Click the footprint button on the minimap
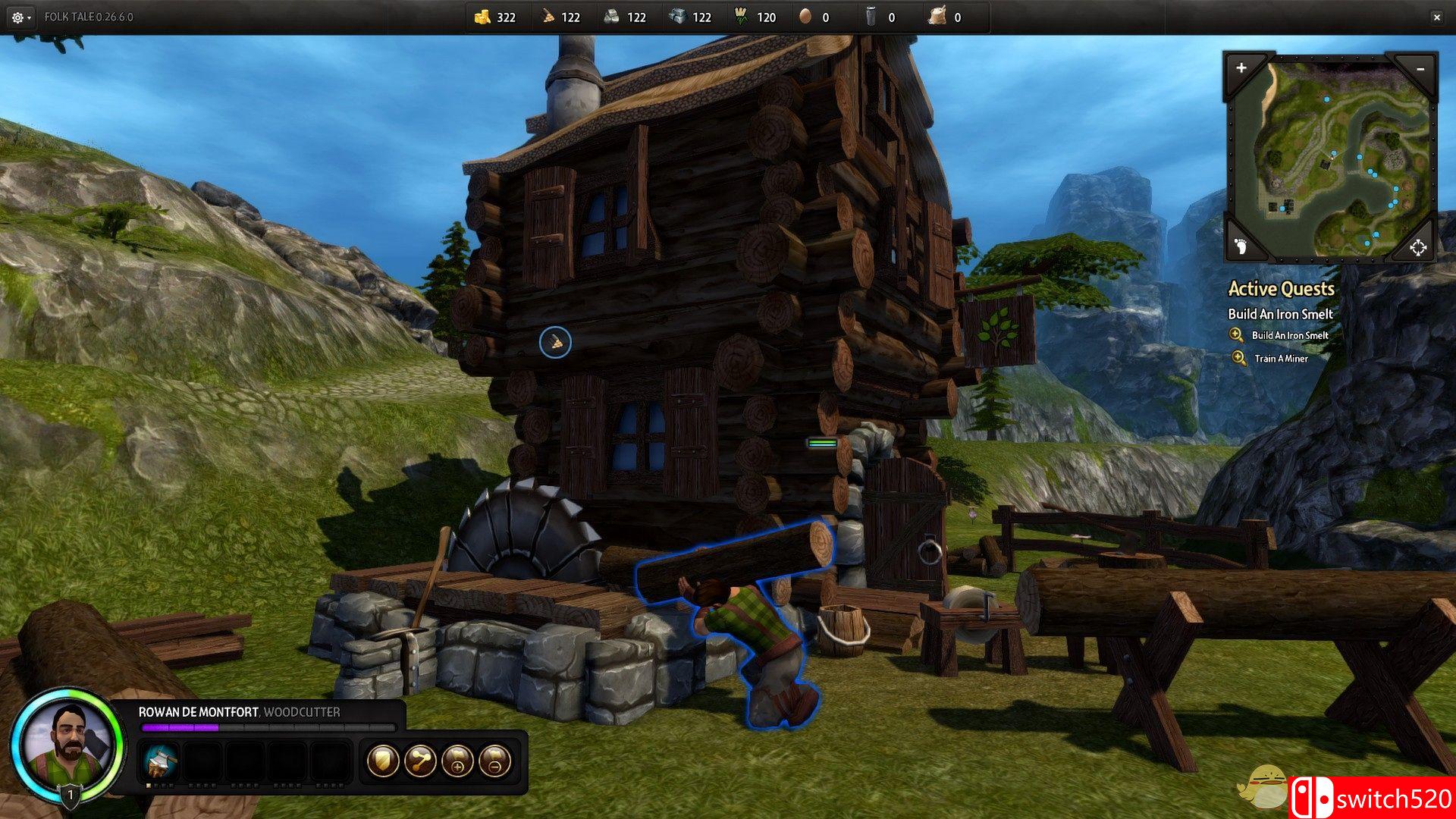 tap(1241, 246)
